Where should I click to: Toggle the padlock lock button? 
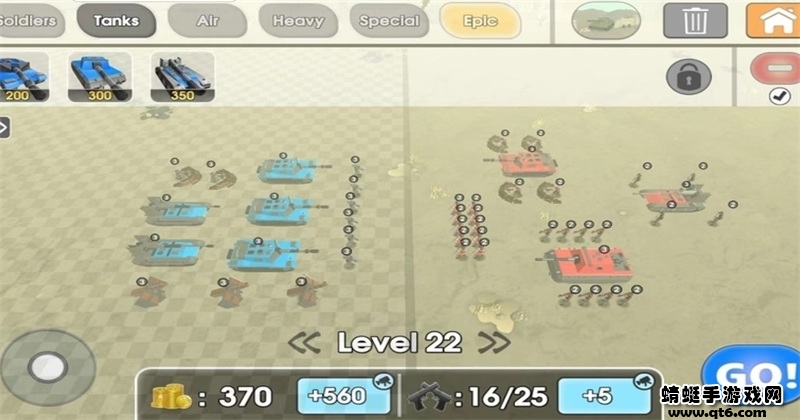click(689, 76)
